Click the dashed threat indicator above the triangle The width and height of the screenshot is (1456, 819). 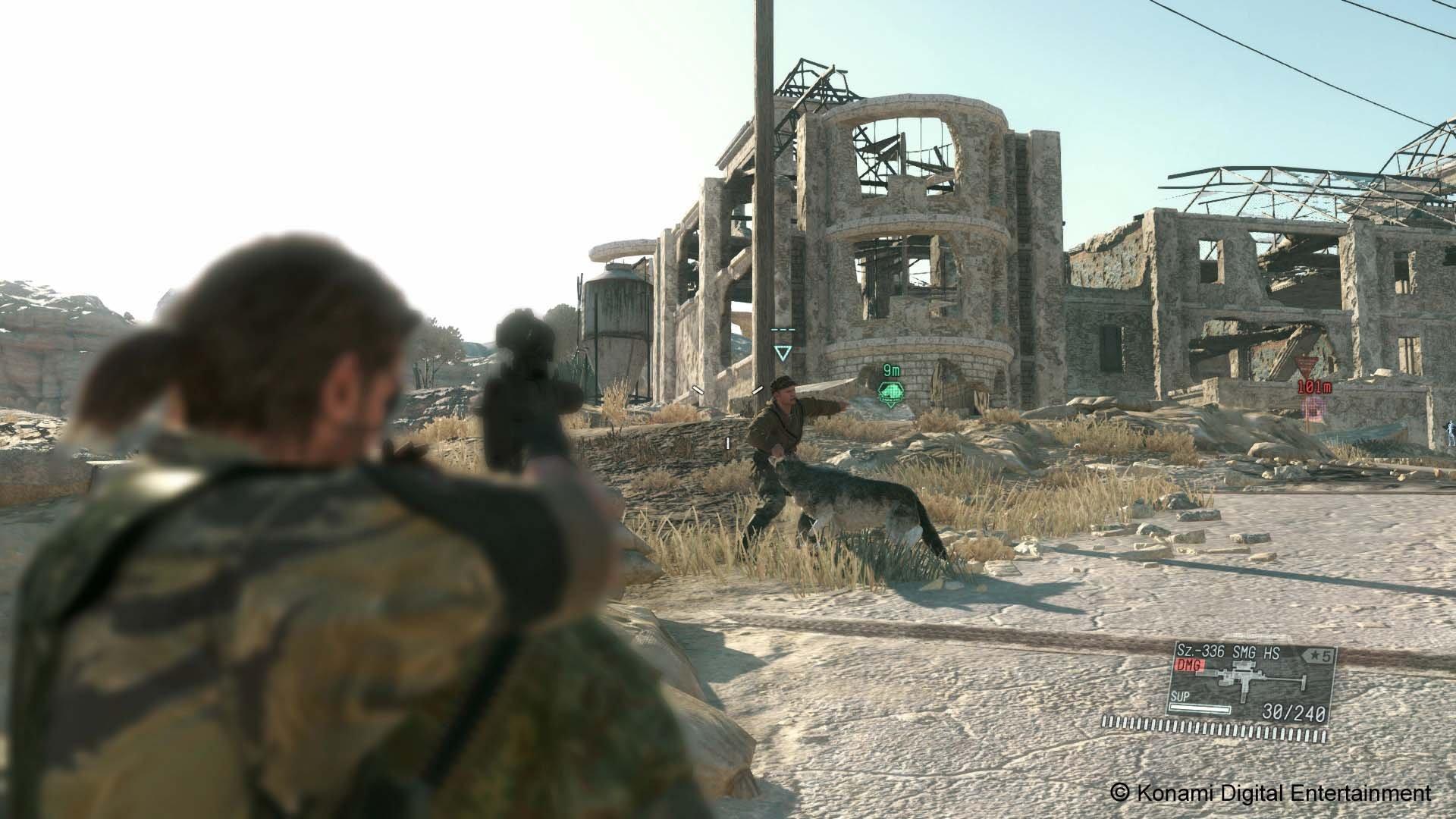[783, 329]
